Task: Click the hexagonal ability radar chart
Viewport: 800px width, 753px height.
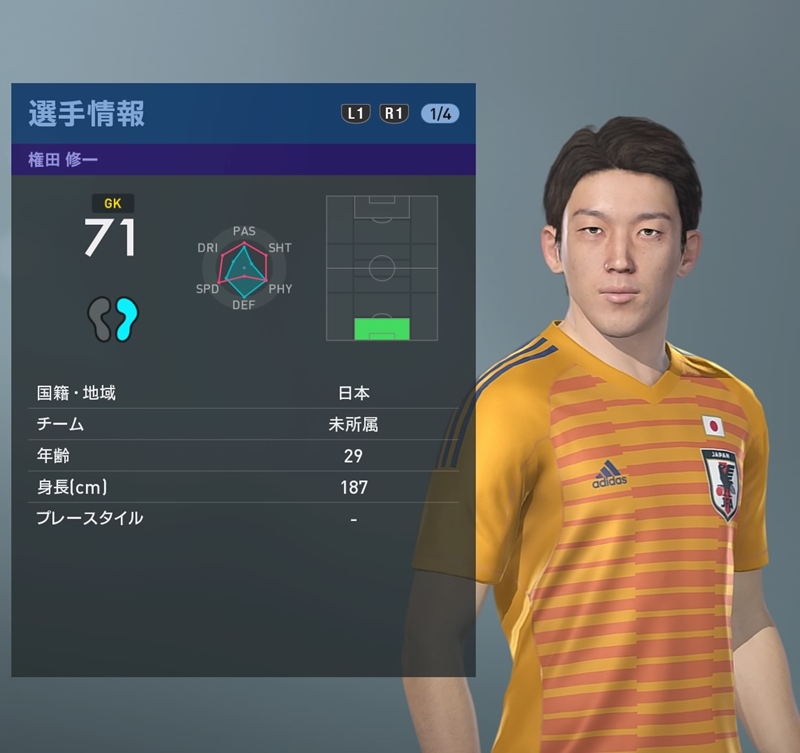Action: click(x=244, y=268)
